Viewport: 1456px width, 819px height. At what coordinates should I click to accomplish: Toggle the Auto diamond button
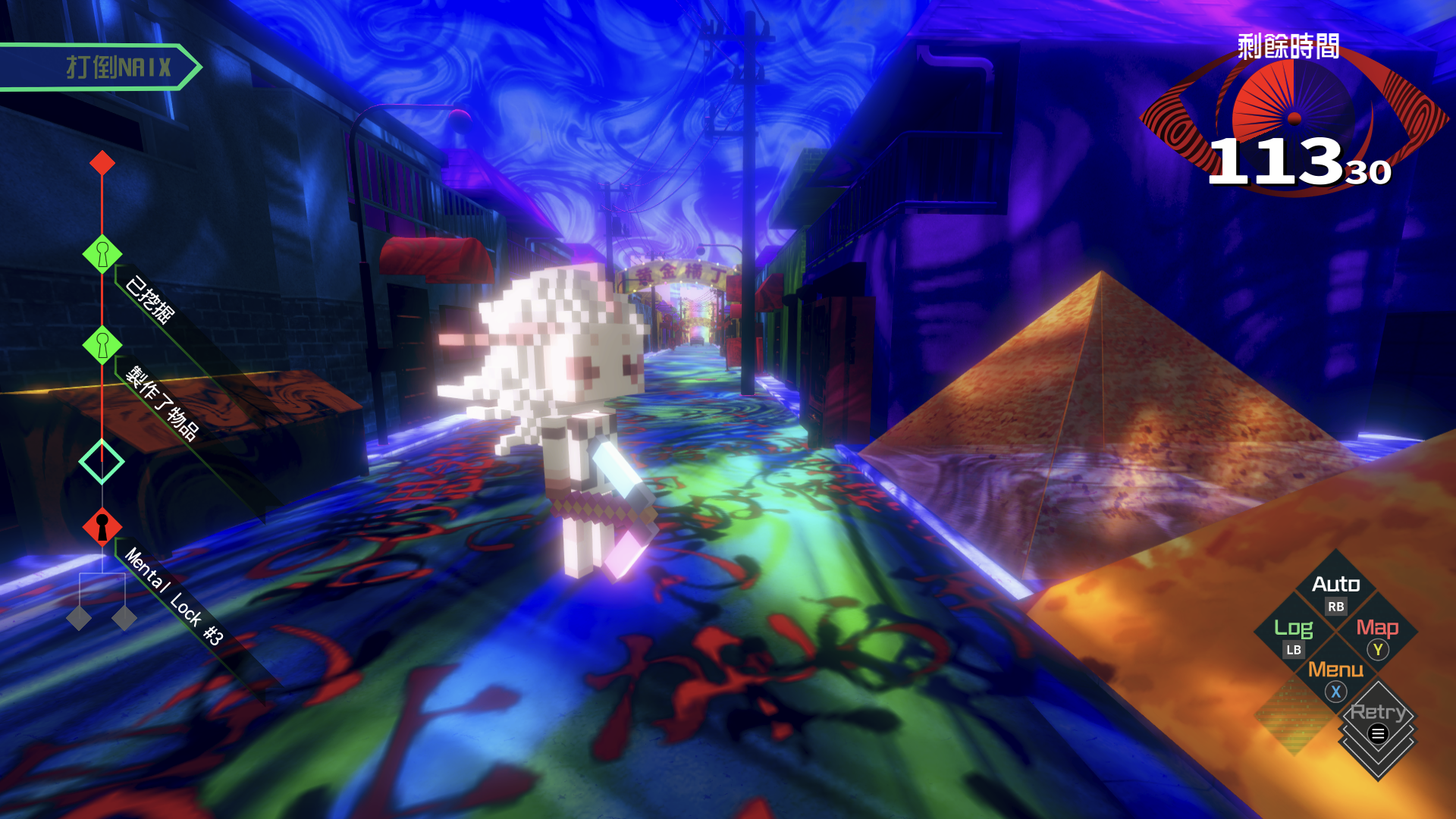point(1335,591)
